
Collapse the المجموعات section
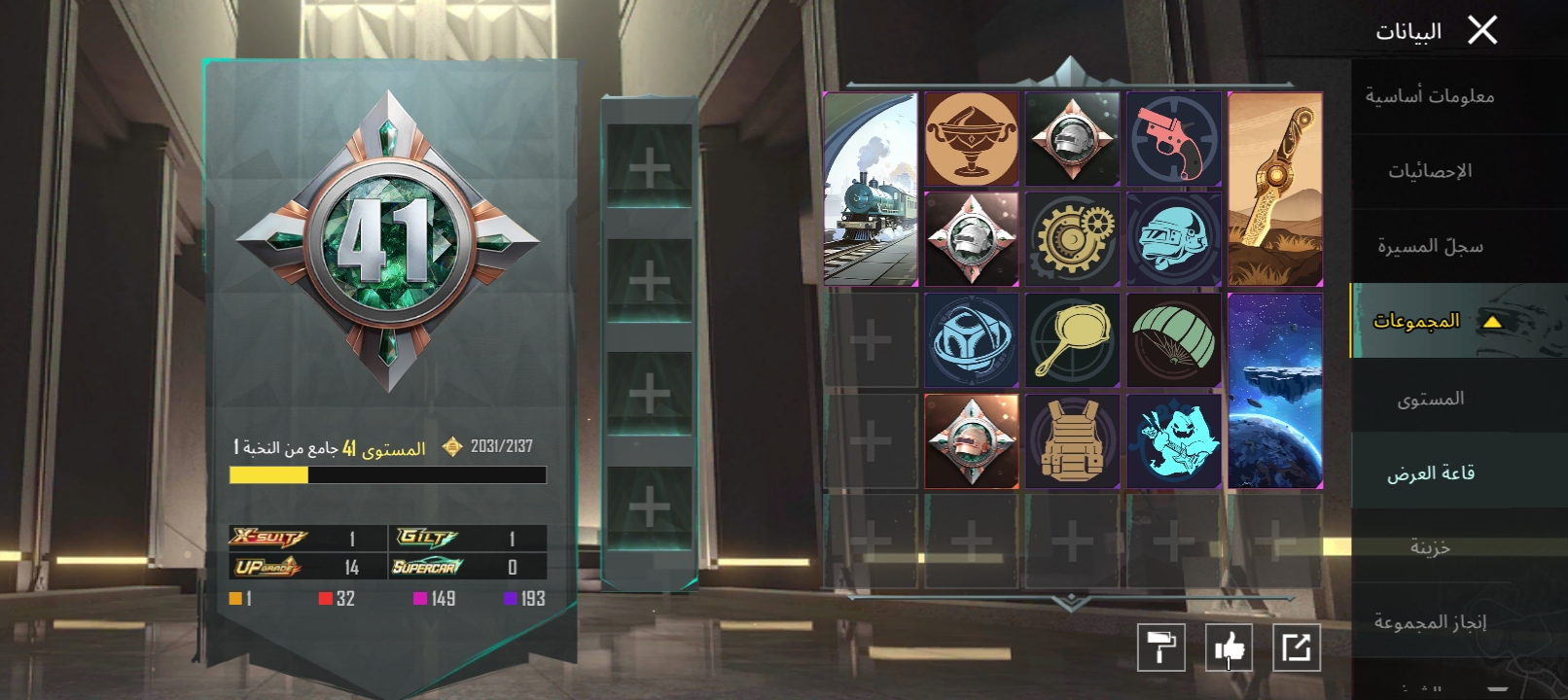pos(1491,322)
